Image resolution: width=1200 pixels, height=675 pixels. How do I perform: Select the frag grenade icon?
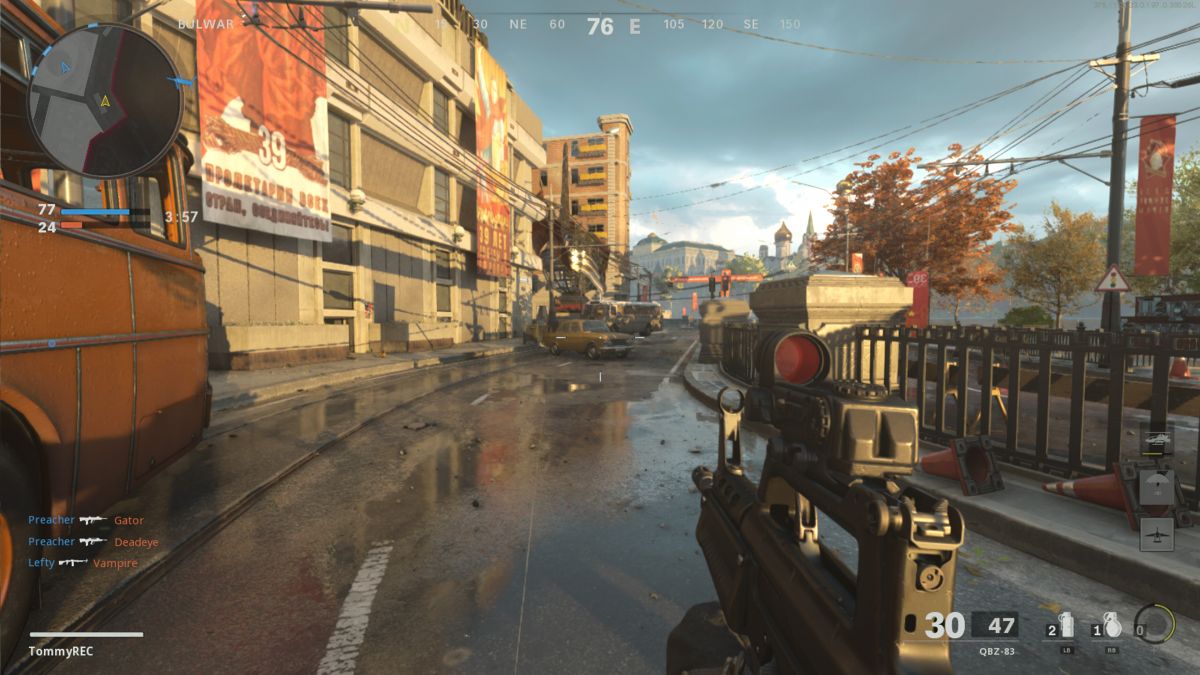tap(1111, 626)
